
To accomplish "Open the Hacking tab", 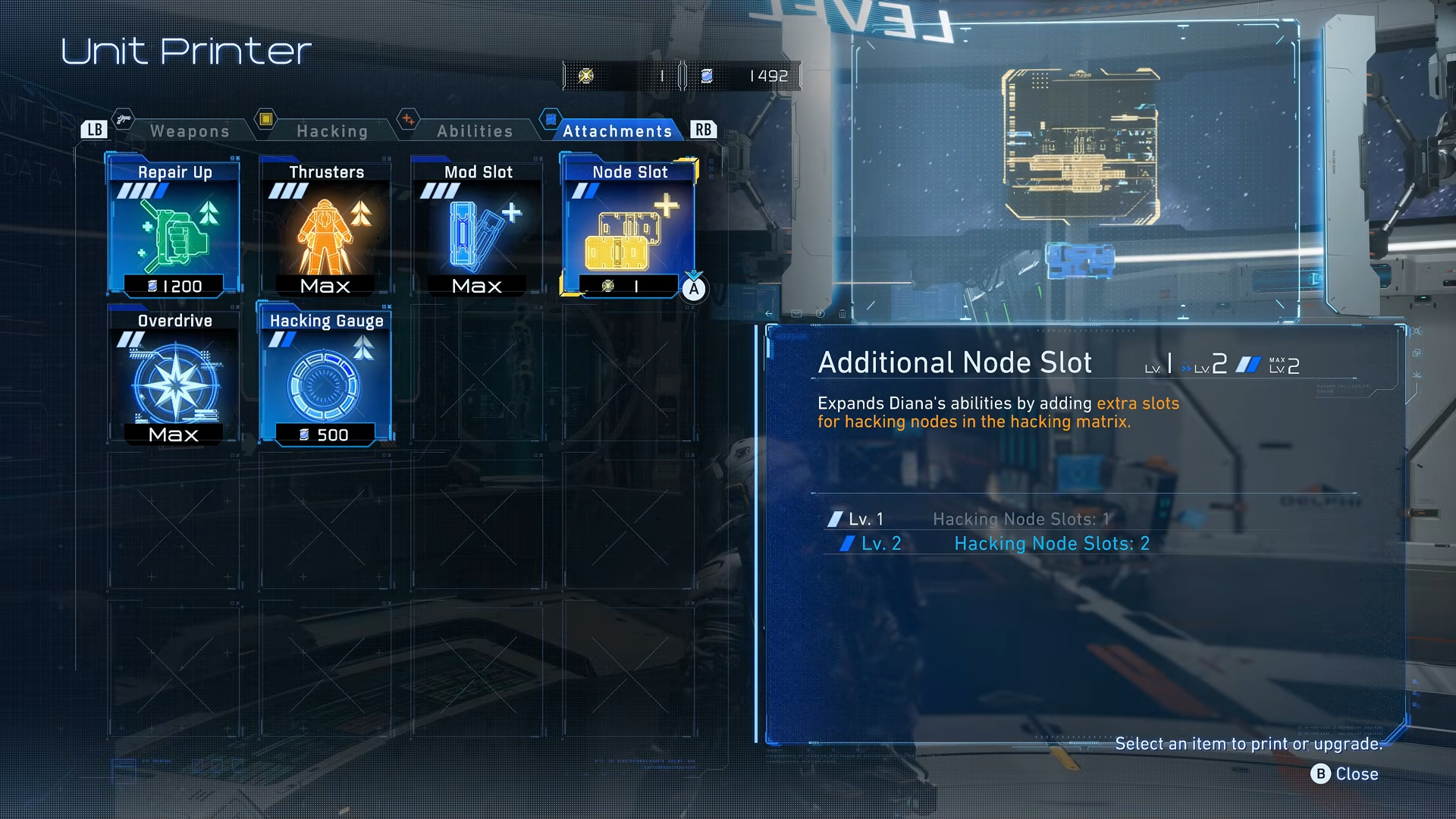I will point(332,131).
